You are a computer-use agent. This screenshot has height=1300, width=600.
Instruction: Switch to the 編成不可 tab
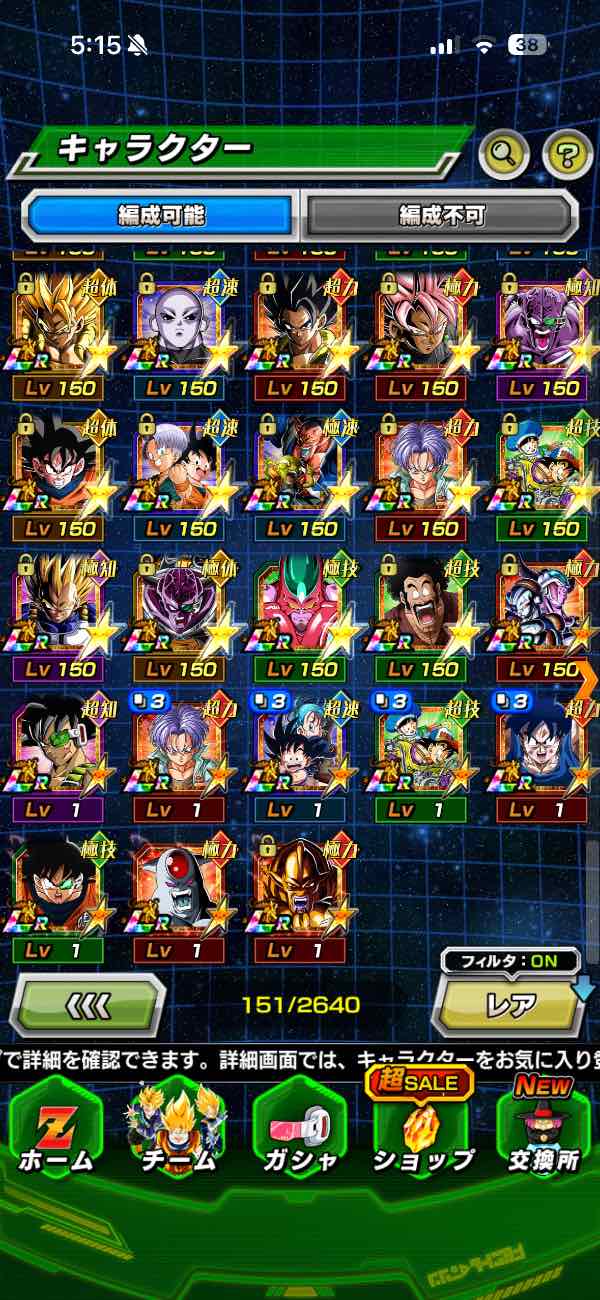click(x=441, y=214)
